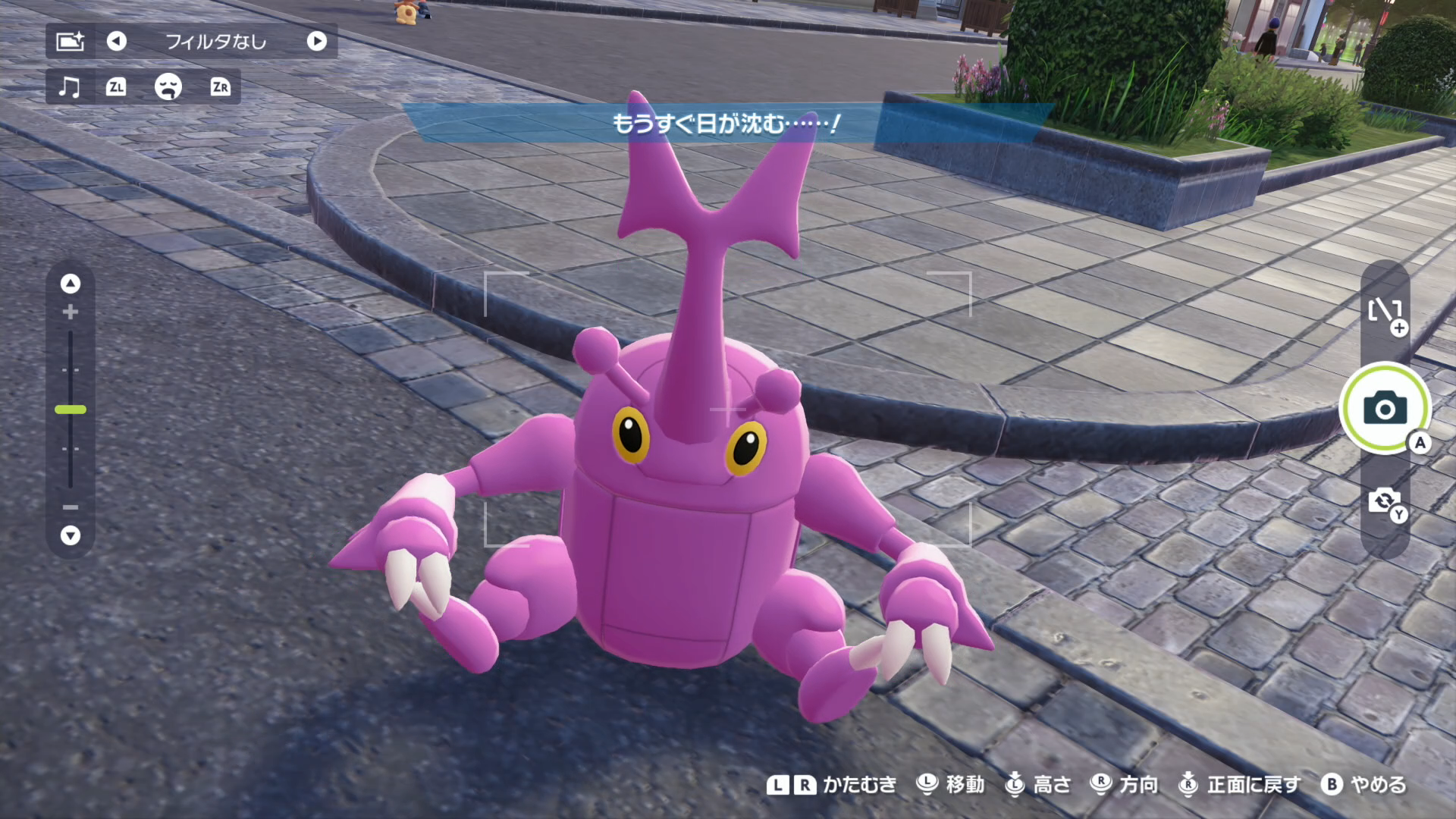Screen dimensions: 1456x819
Task: Raise zoom with the up arrow
Action: coord(71,284)
